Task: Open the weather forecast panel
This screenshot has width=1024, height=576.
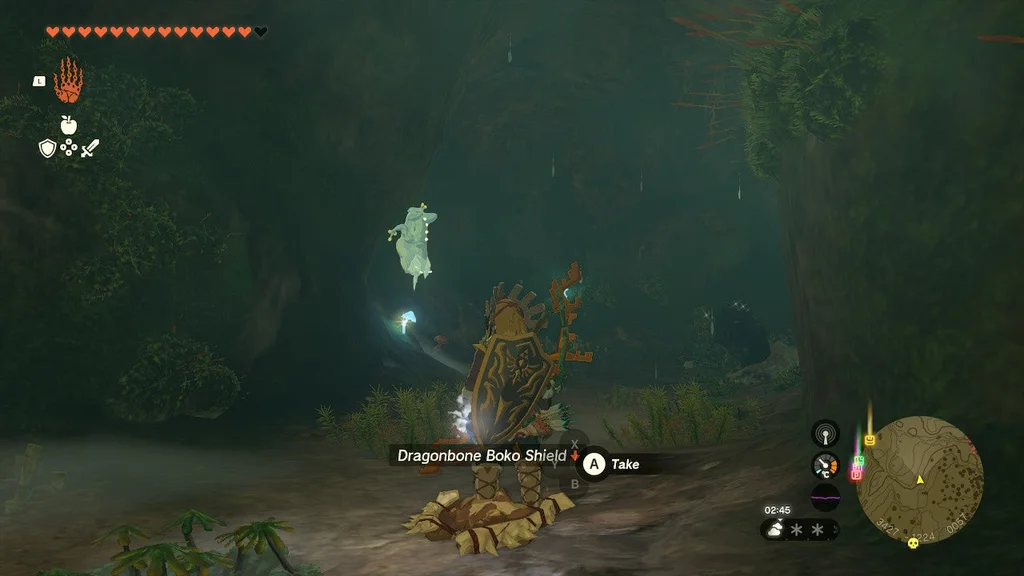Action: (x=800, y=529)
